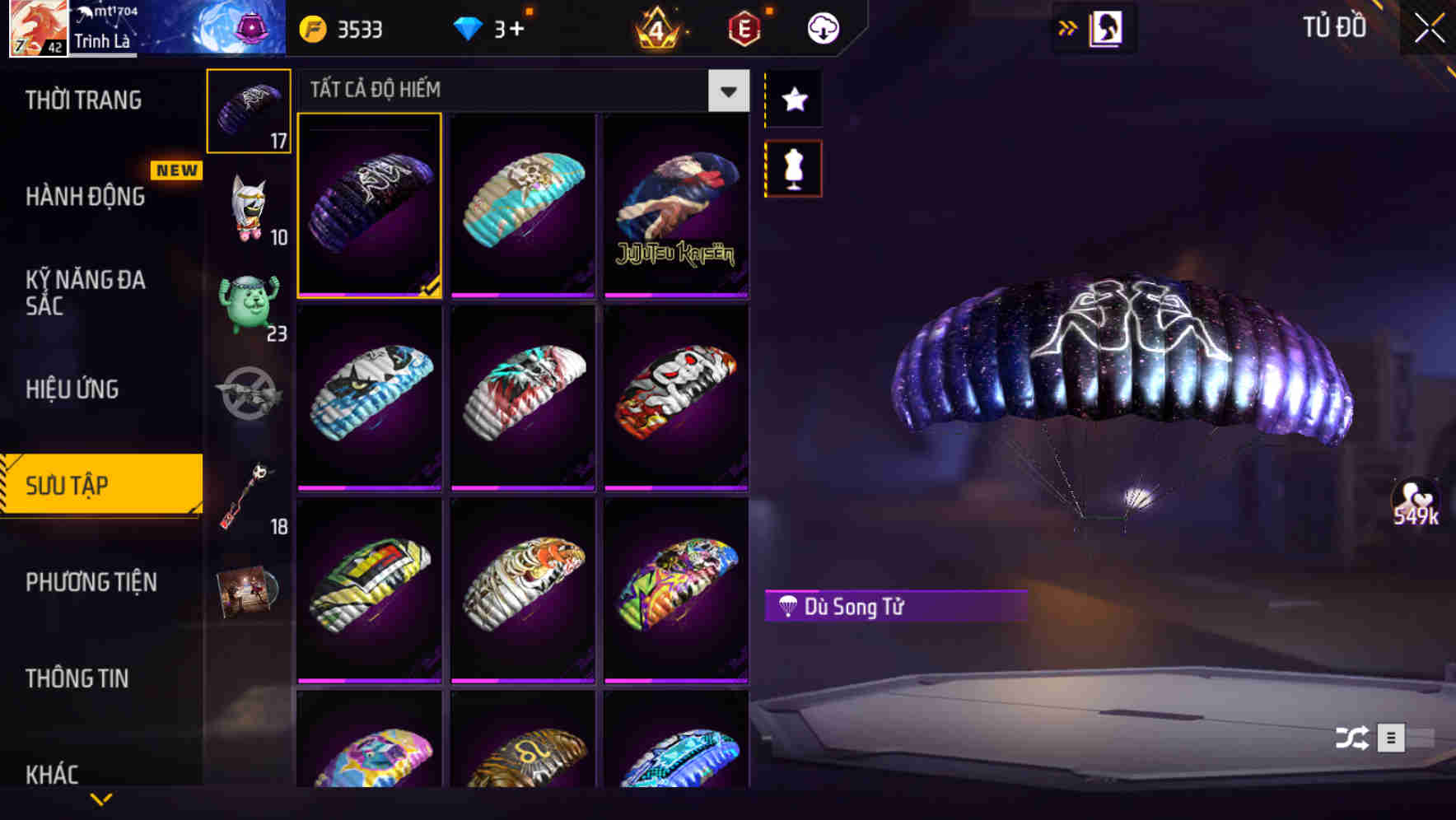1456x820 pixels.
Task: Expand the yellow chevron below KHÁC
Action: click(x=101, y=799)
